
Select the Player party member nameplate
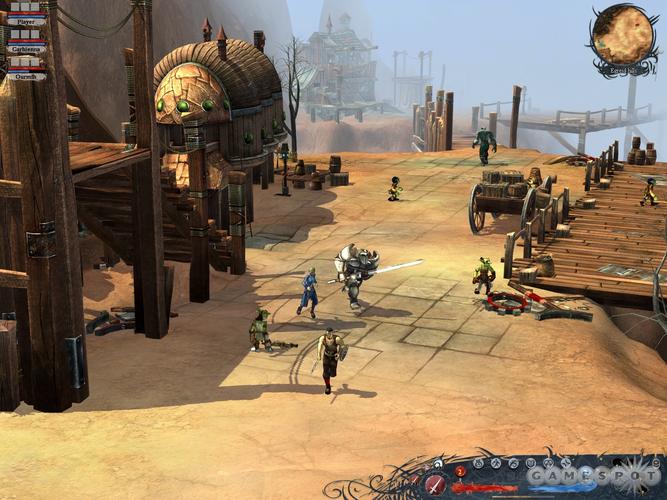[25, 20]
